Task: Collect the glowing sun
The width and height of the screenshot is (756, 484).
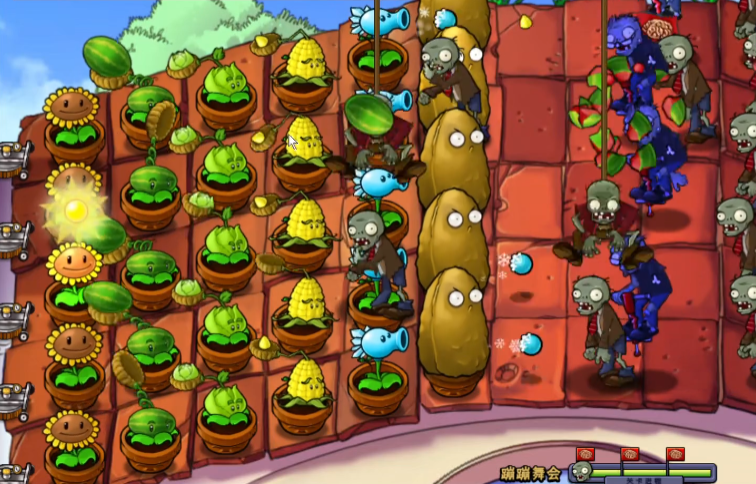Action: tap(75, 209)
